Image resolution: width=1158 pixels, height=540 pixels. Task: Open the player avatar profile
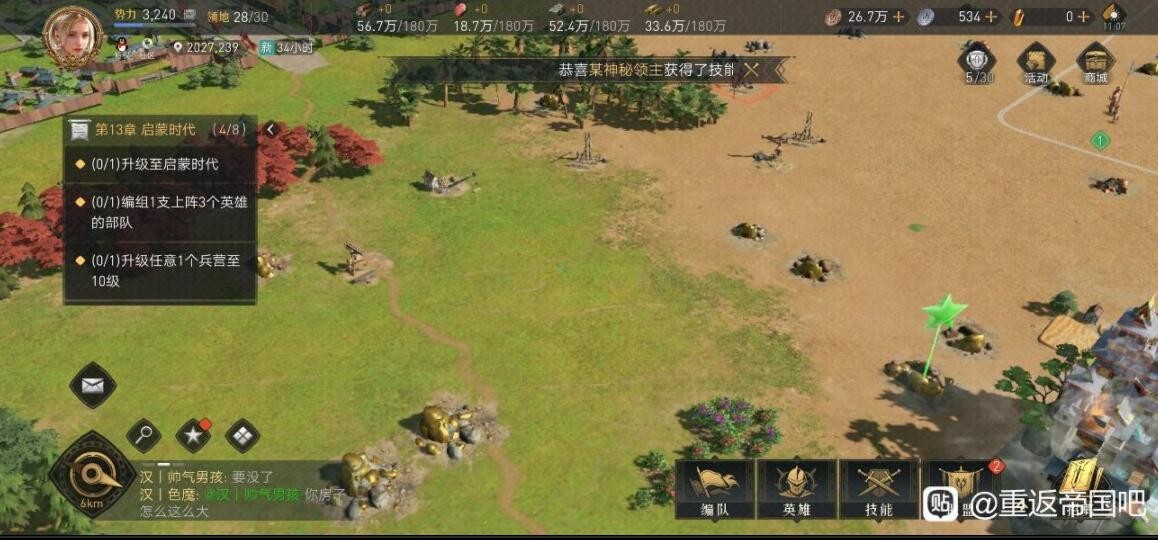click(73, 34)
